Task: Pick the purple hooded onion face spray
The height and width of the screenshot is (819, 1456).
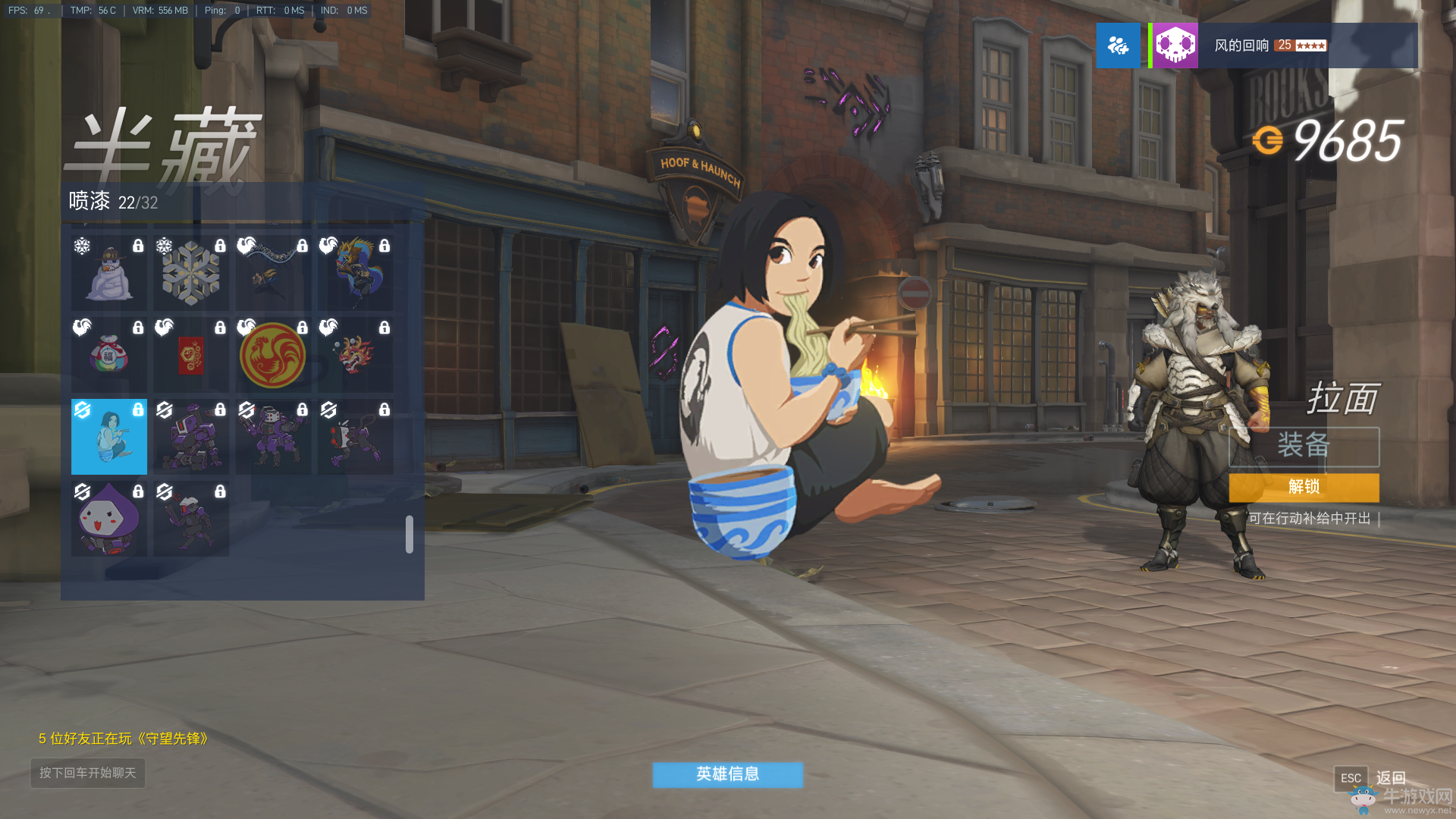Action: [x=109, y=519]
